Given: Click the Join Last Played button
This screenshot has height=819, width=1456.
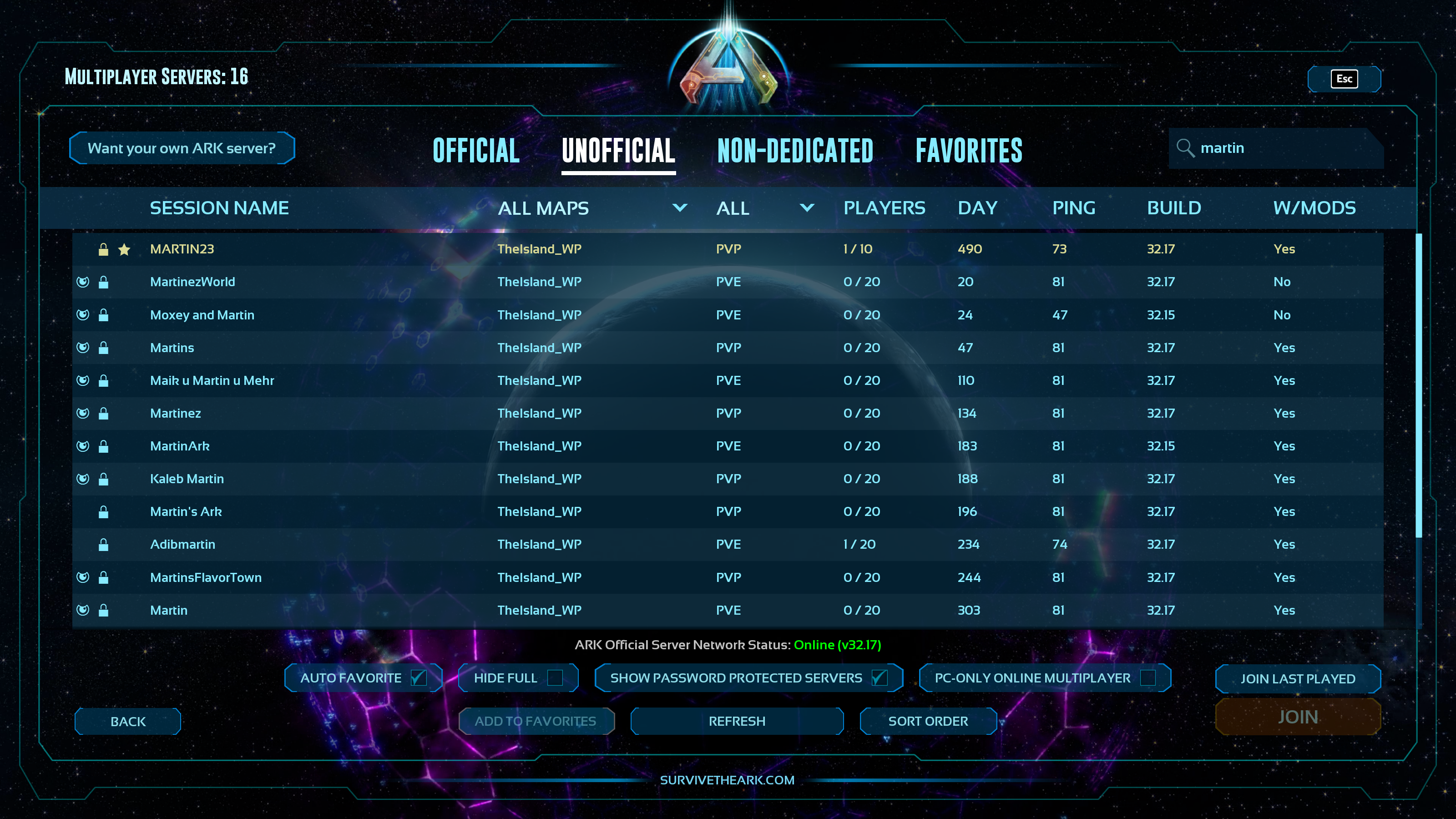Looking at the screenshot, I should tap(1297, 678).
